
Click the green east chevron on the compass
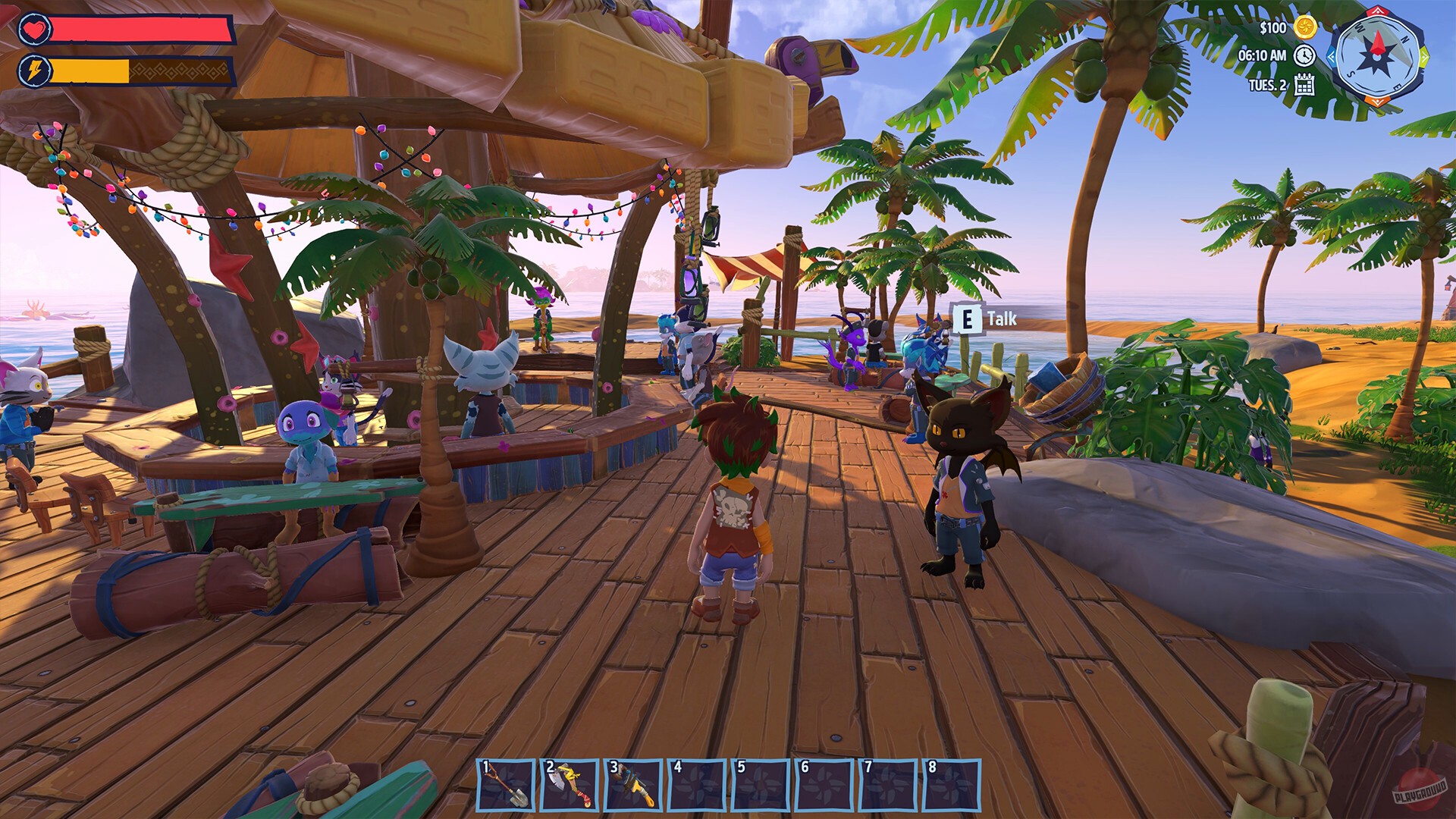coord(1424,56)
